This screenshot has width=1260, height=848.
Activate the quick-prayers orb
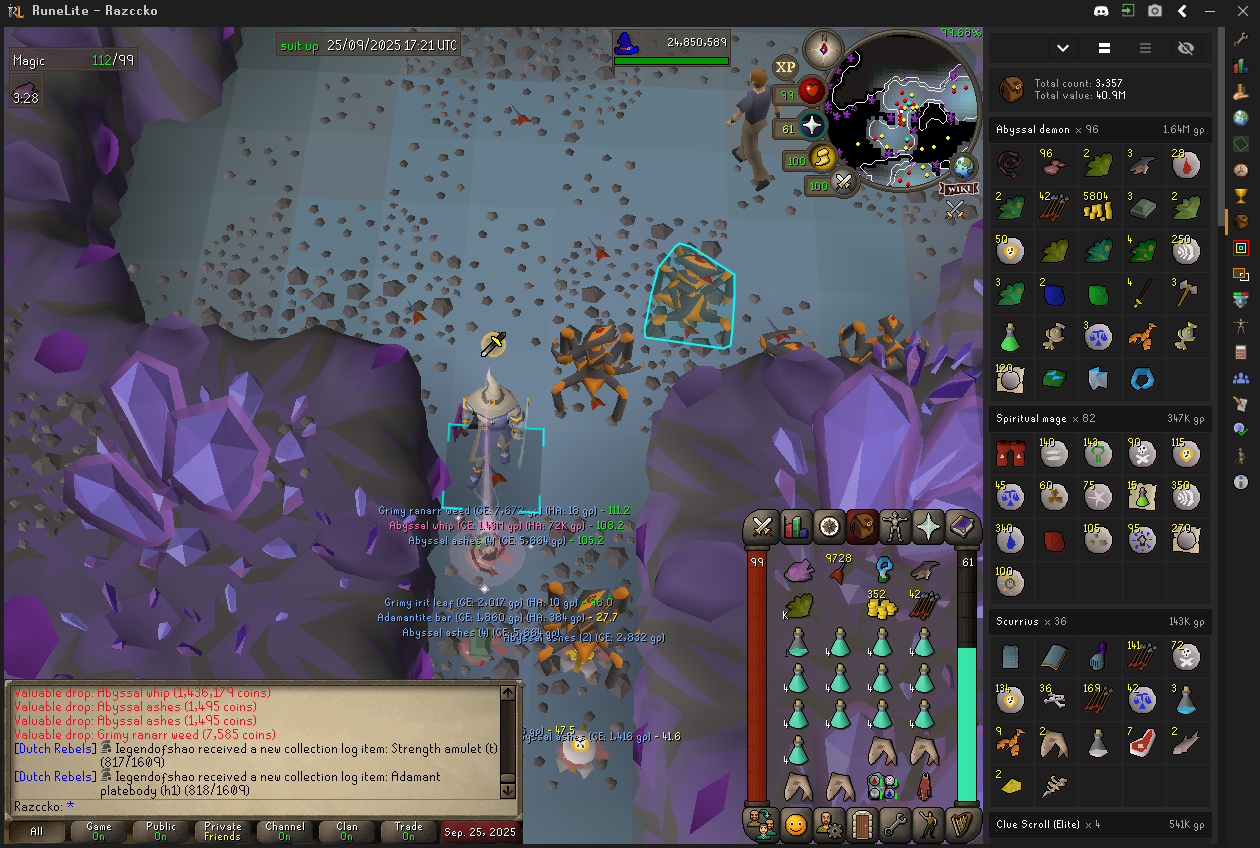(x=812, y=126)
